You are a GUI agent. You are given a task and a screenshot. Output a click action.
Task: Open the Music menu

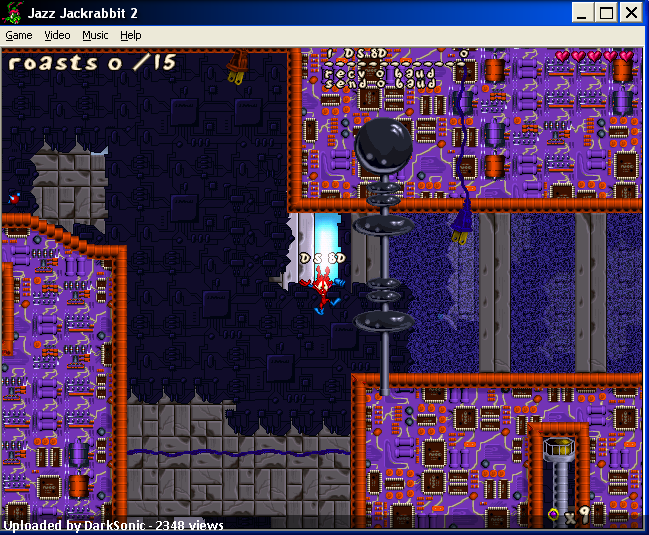pos(95,35)
